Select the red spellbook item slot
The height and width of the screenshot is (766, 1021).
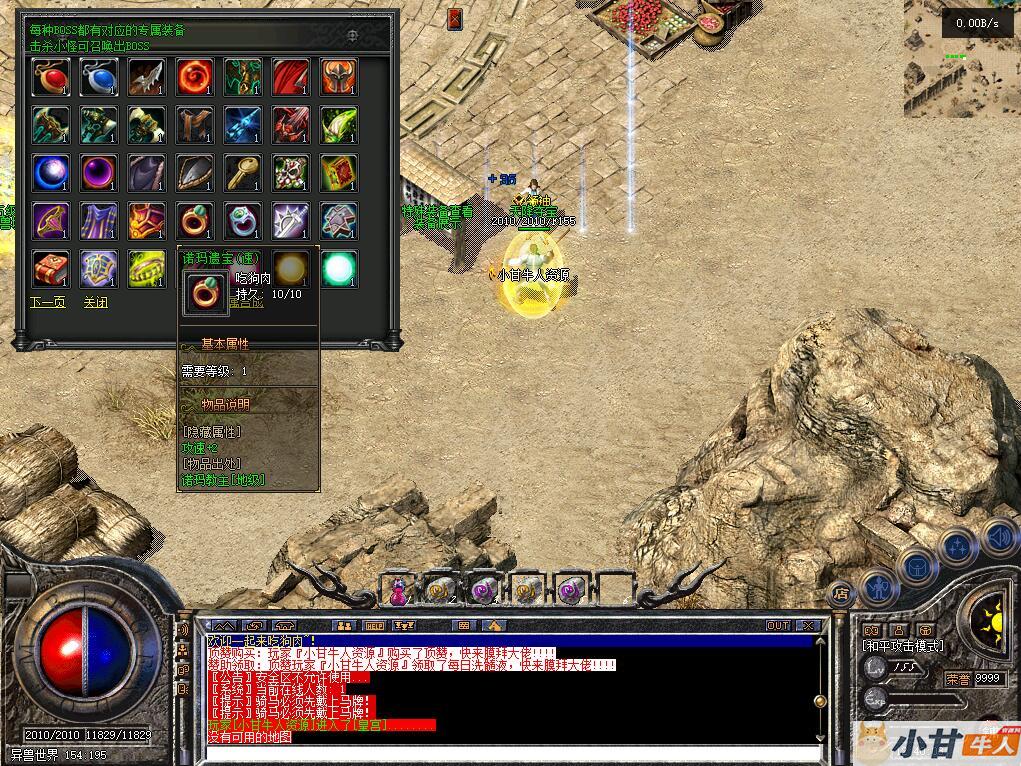tap(51, 268)
